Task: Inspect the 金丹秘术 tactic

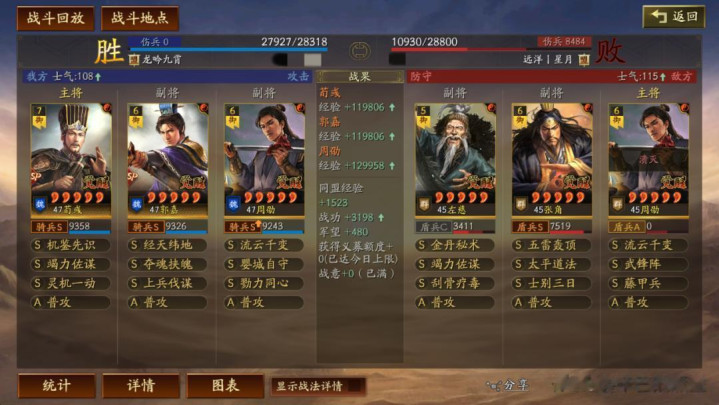Action: (455, 245)
